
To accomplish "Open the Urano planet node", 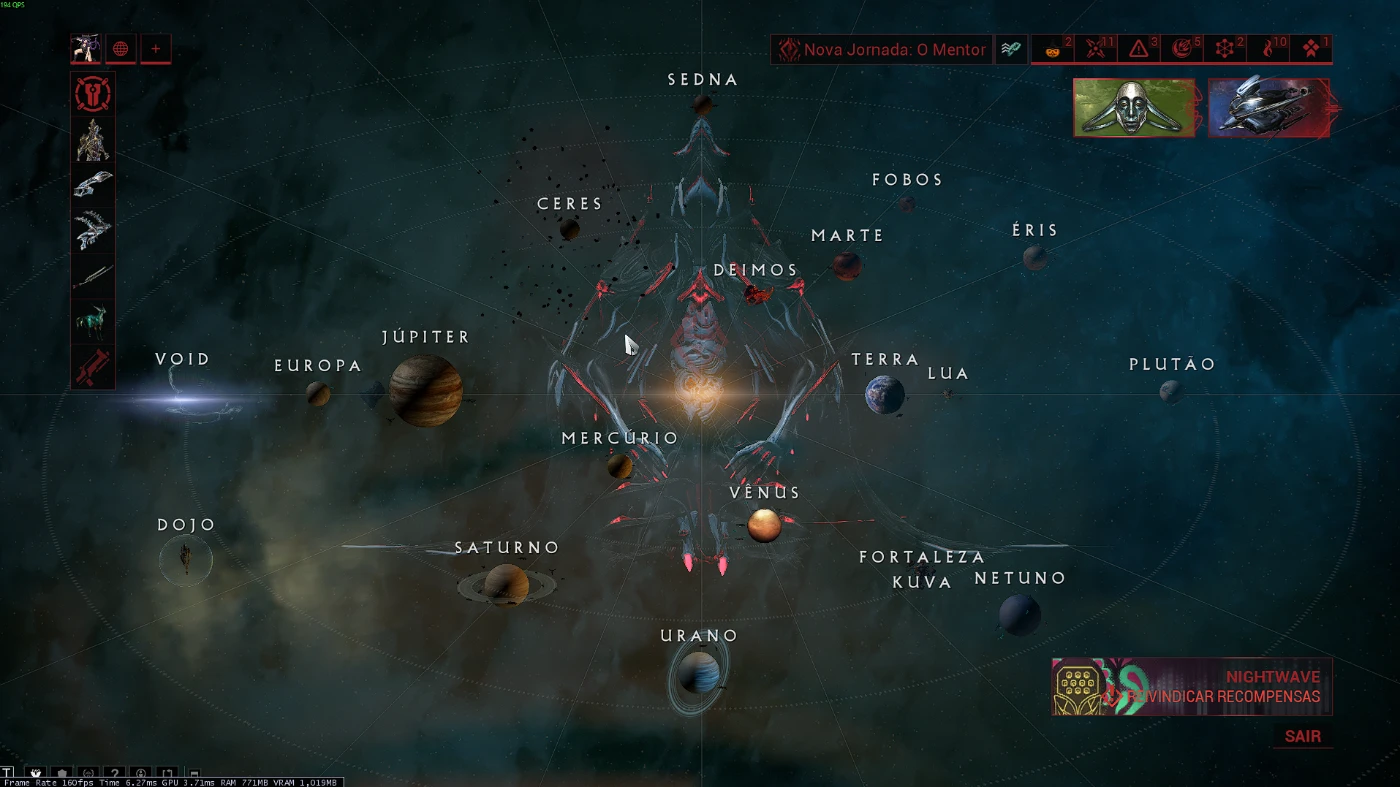I will pyautogui.click(x=699, y=671).
